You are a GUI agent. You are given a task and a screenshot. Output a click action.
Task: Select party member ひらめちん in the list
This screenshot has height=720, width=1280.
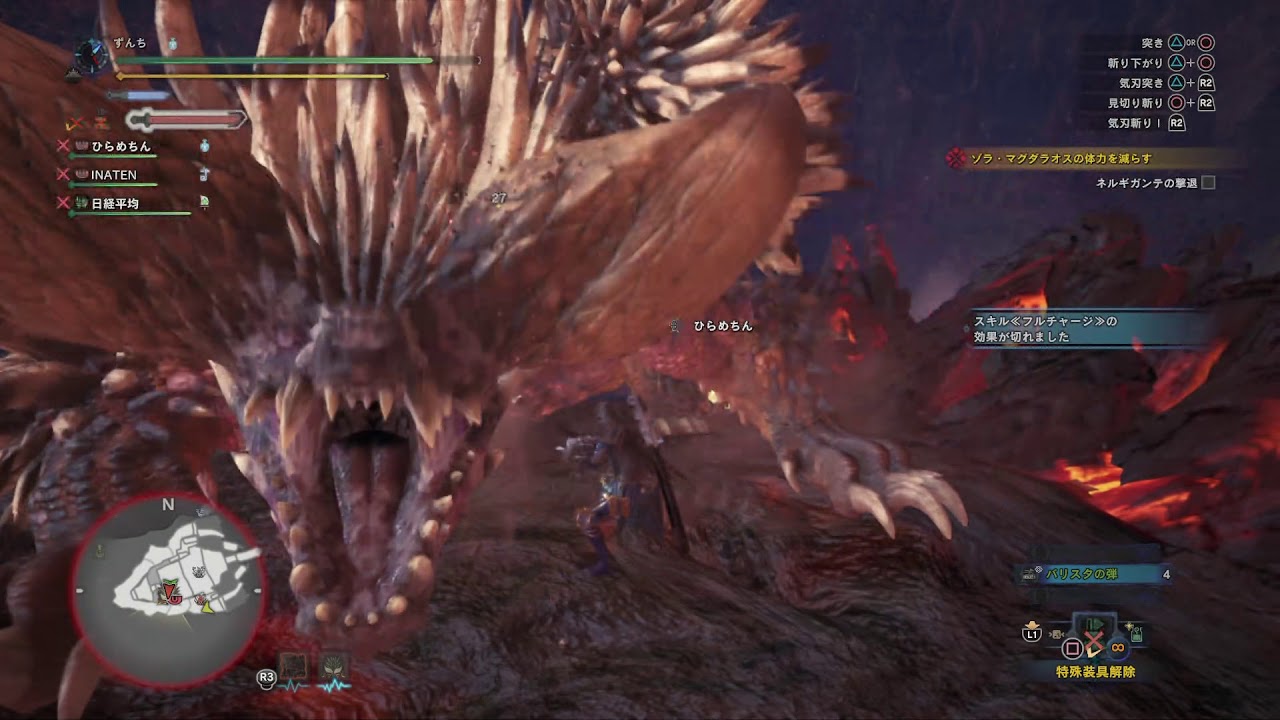[120, 146]
